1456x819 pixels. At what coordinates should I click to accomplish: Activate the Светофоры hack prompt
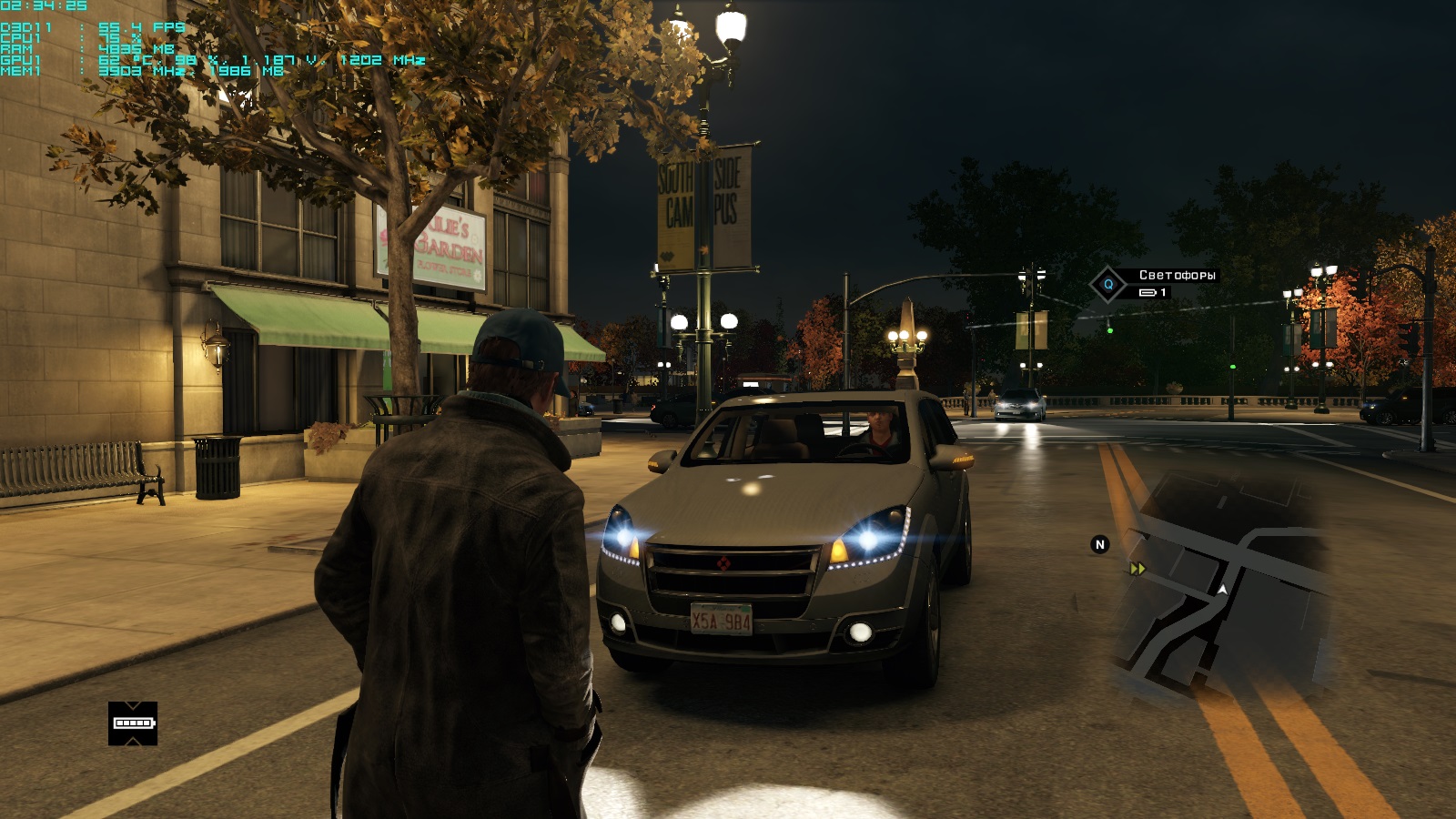pyautogui.click(x=1108, y=284)
